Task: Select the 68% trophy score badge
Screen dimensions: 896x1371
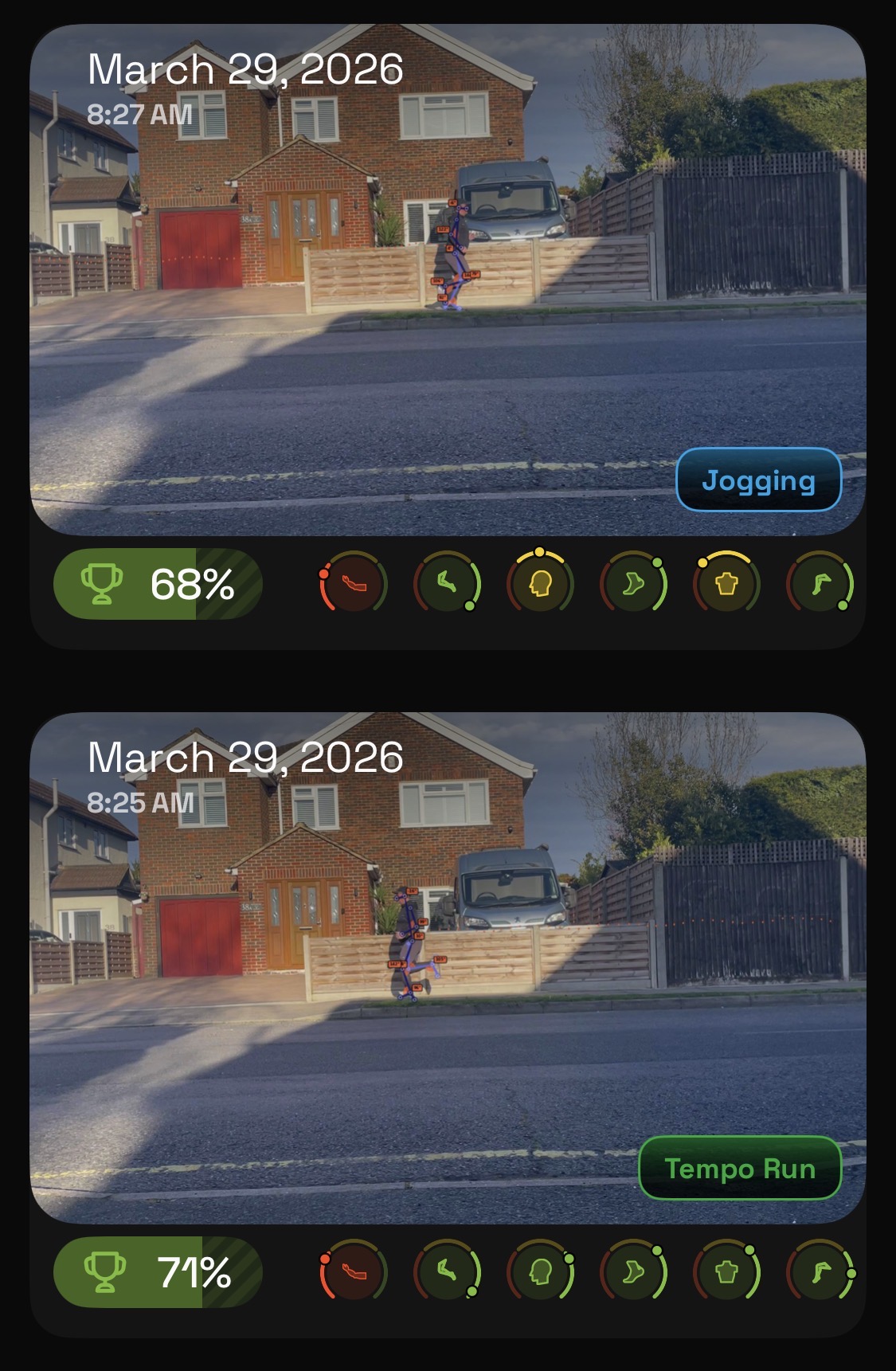Action: pos(158,584)
